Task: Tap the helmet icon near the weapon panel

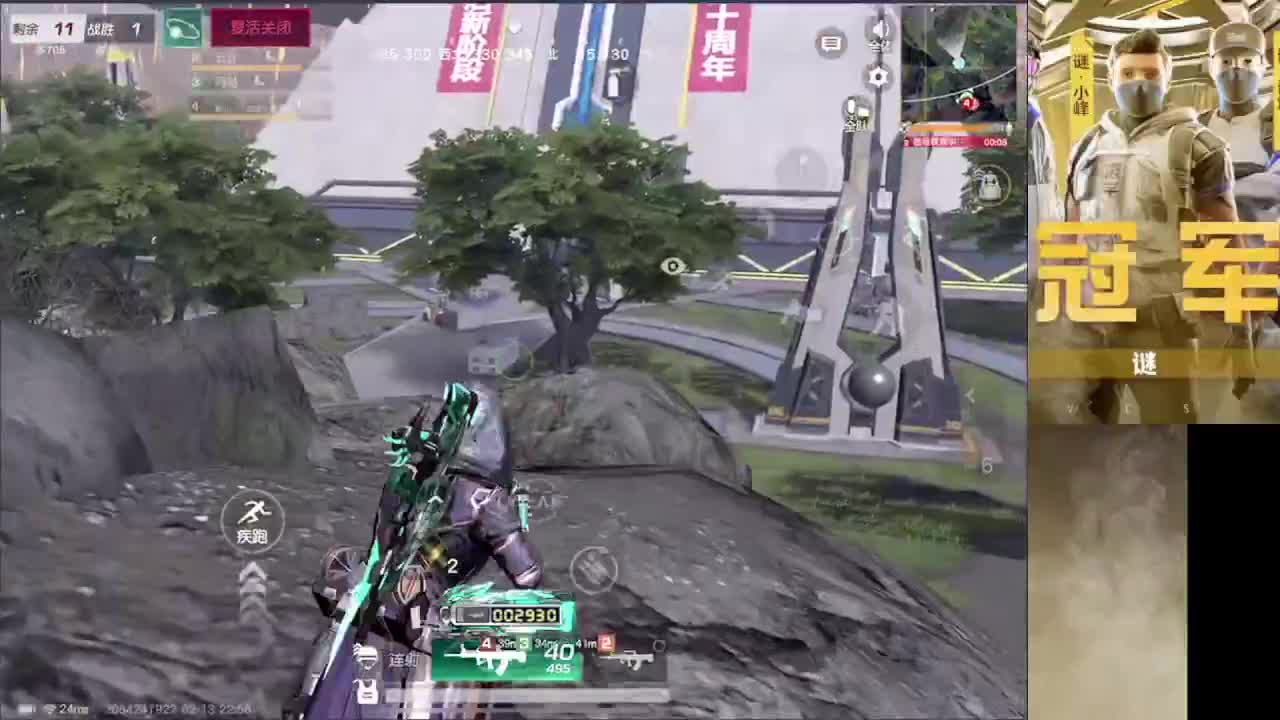Action: point(367,658)
